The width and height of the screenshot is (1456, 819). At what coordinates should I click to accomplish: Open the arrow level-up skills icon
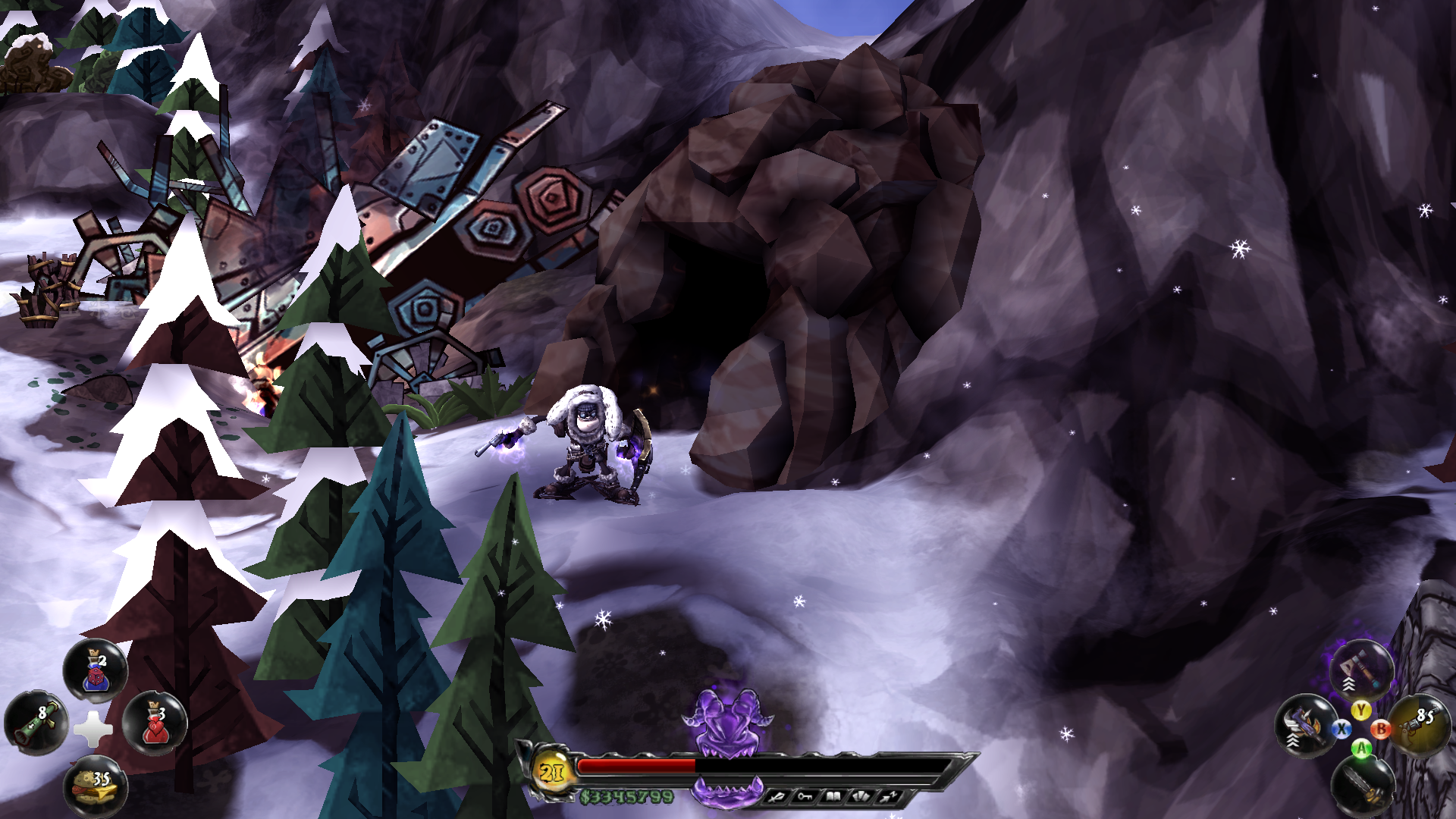(889, 796)
